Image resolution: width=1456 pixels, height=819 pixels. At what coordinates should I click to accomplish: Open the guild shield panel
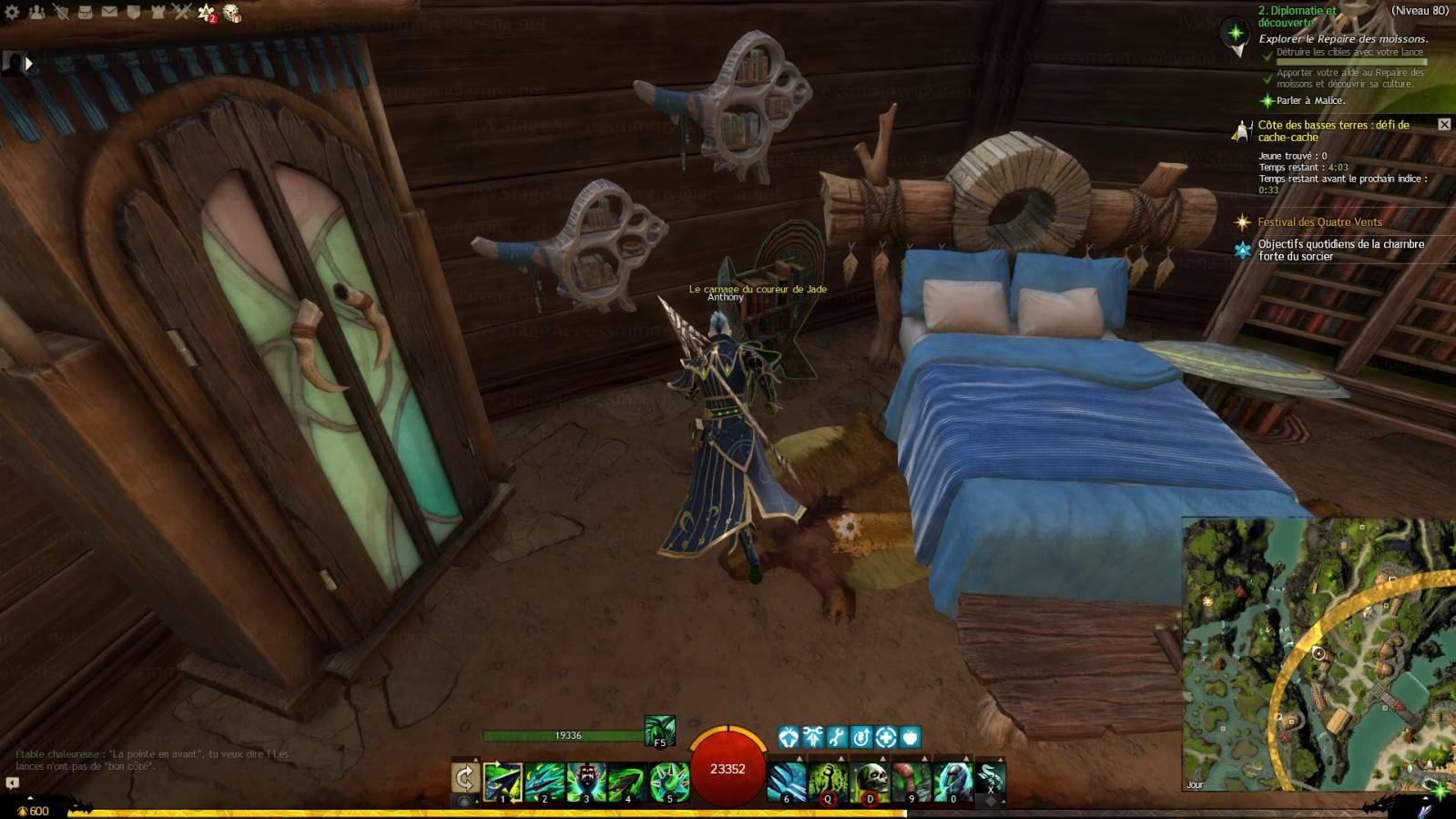[133, 12]
